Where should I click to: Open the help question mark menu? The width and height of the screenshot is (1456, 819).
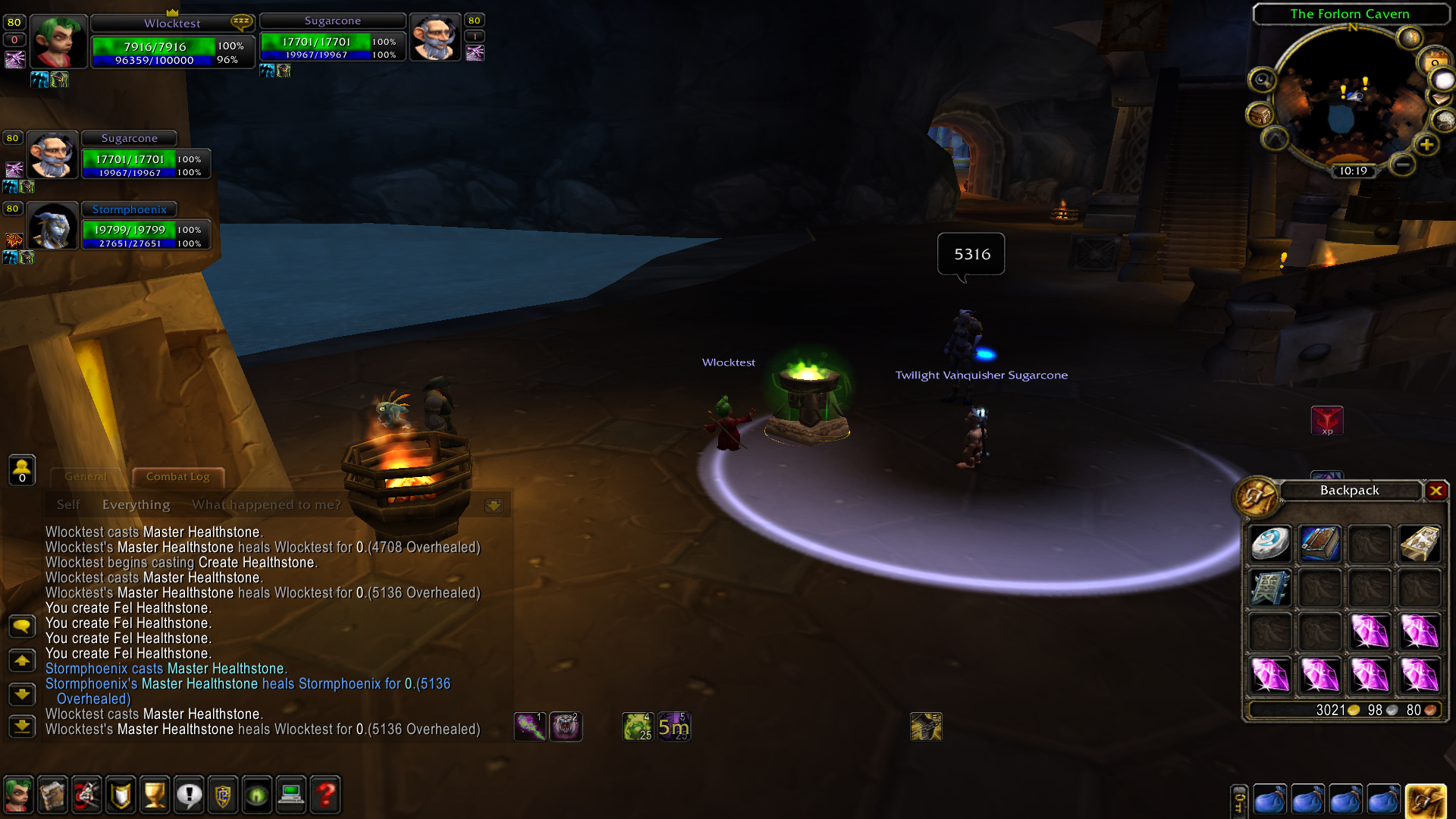click(x=325, y=795)
